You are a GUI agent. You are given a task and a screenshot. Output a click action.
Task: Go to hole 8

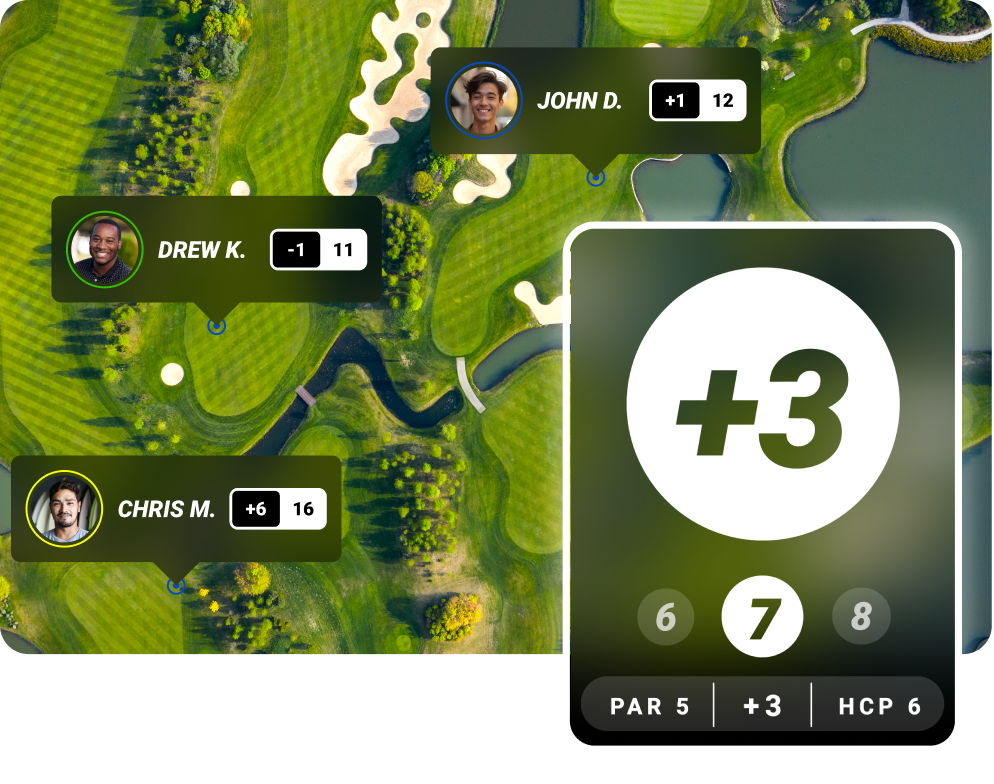tap(860, 618)
